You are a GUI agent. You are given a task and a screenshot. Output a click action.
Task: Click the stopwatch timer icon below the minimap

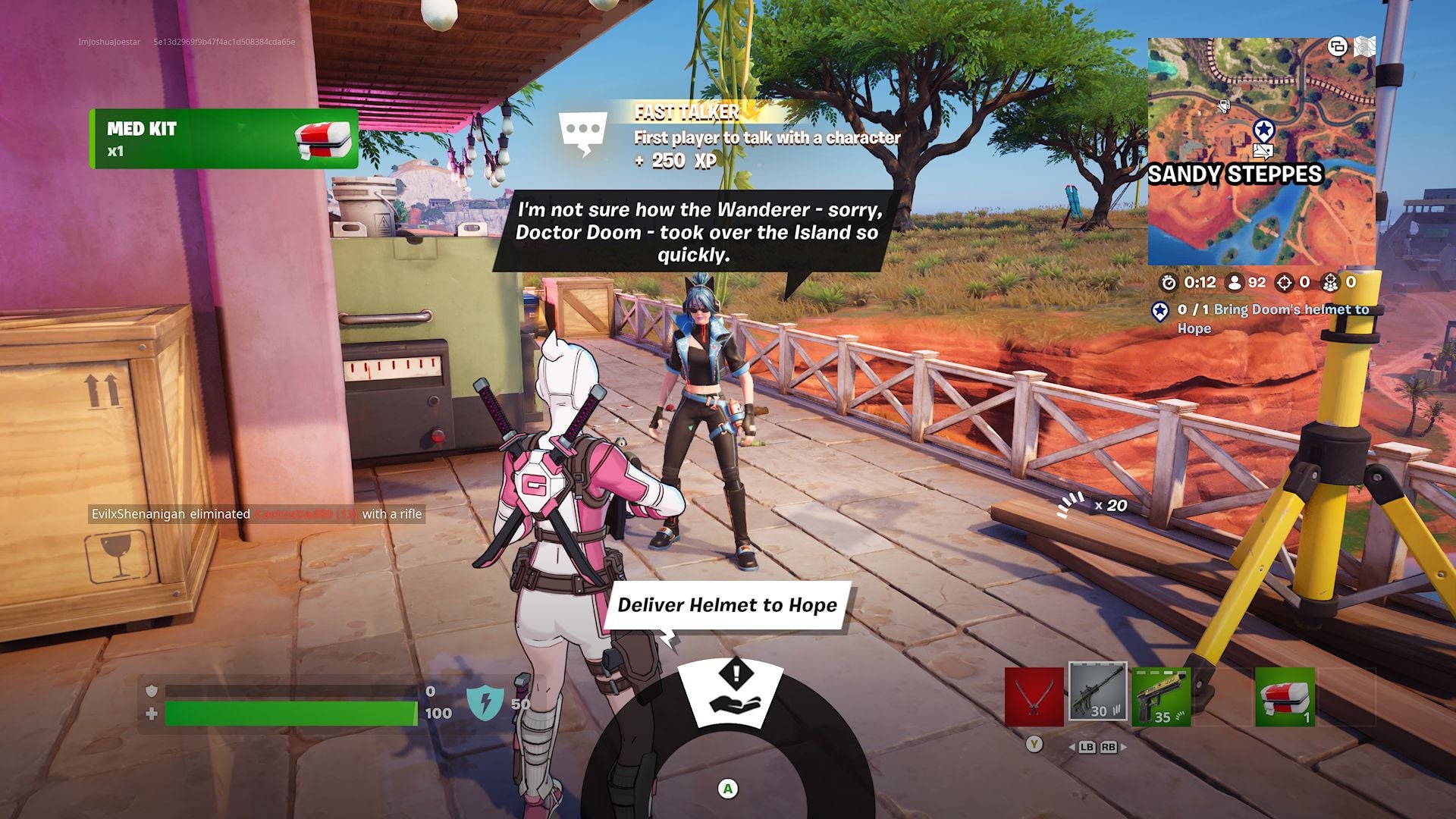(1169, 284)
